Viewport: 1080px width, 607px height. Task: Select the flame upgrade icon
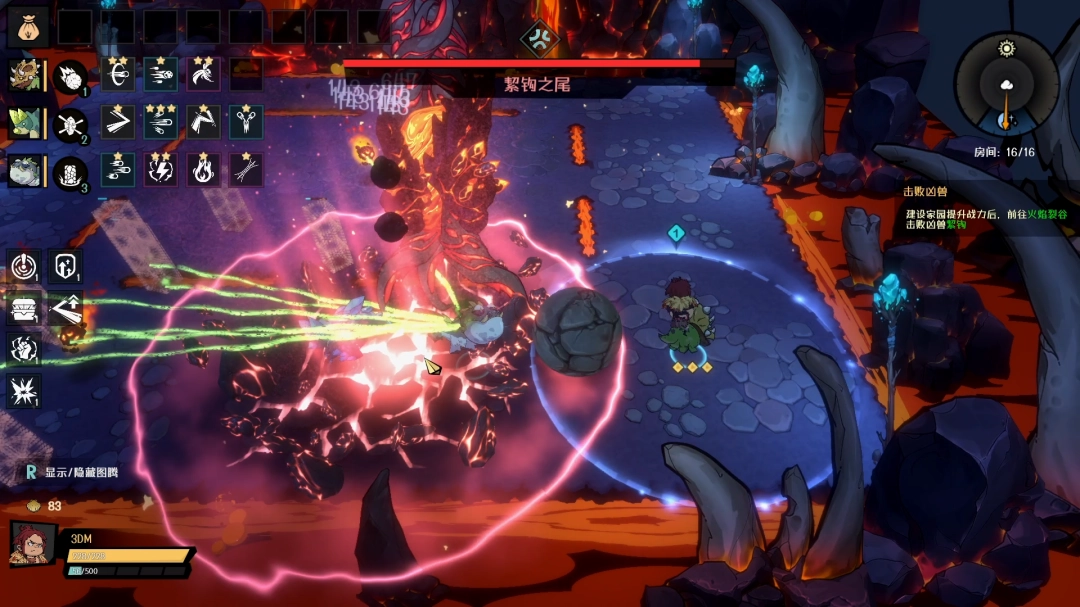204,170
